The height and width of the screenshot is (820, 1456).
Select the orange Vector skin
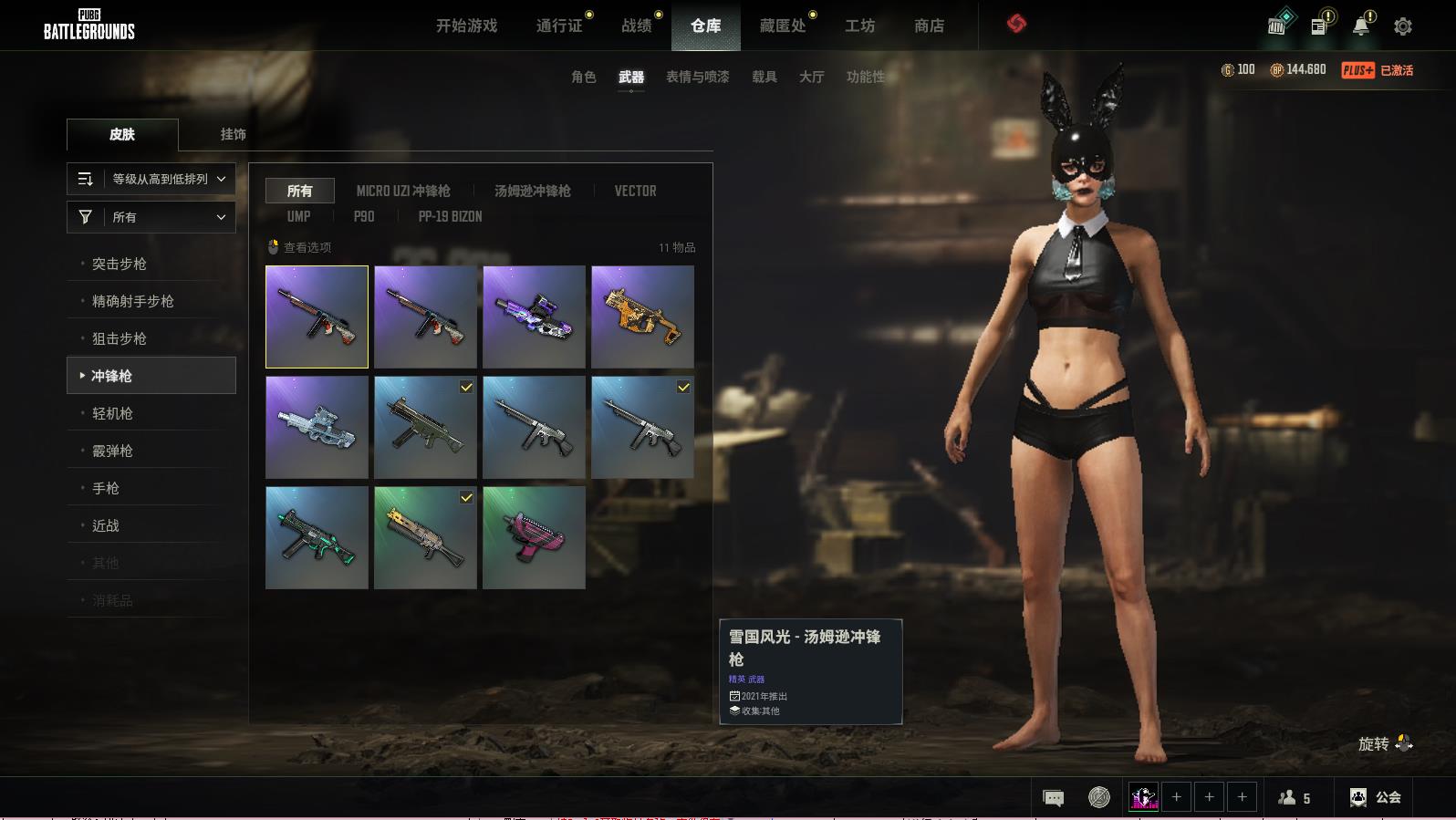[642, 317]
